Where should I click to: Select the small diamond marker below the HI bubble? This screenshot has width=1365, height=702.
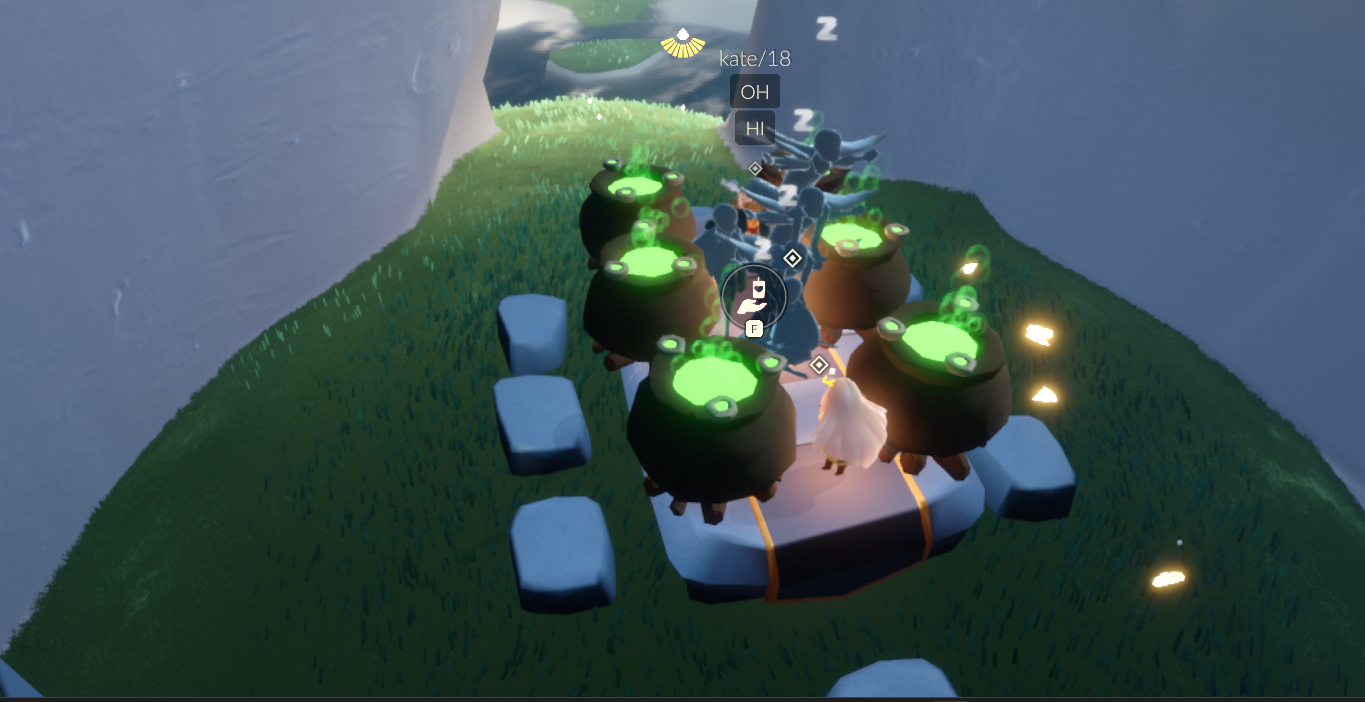(x=755, y=169)
